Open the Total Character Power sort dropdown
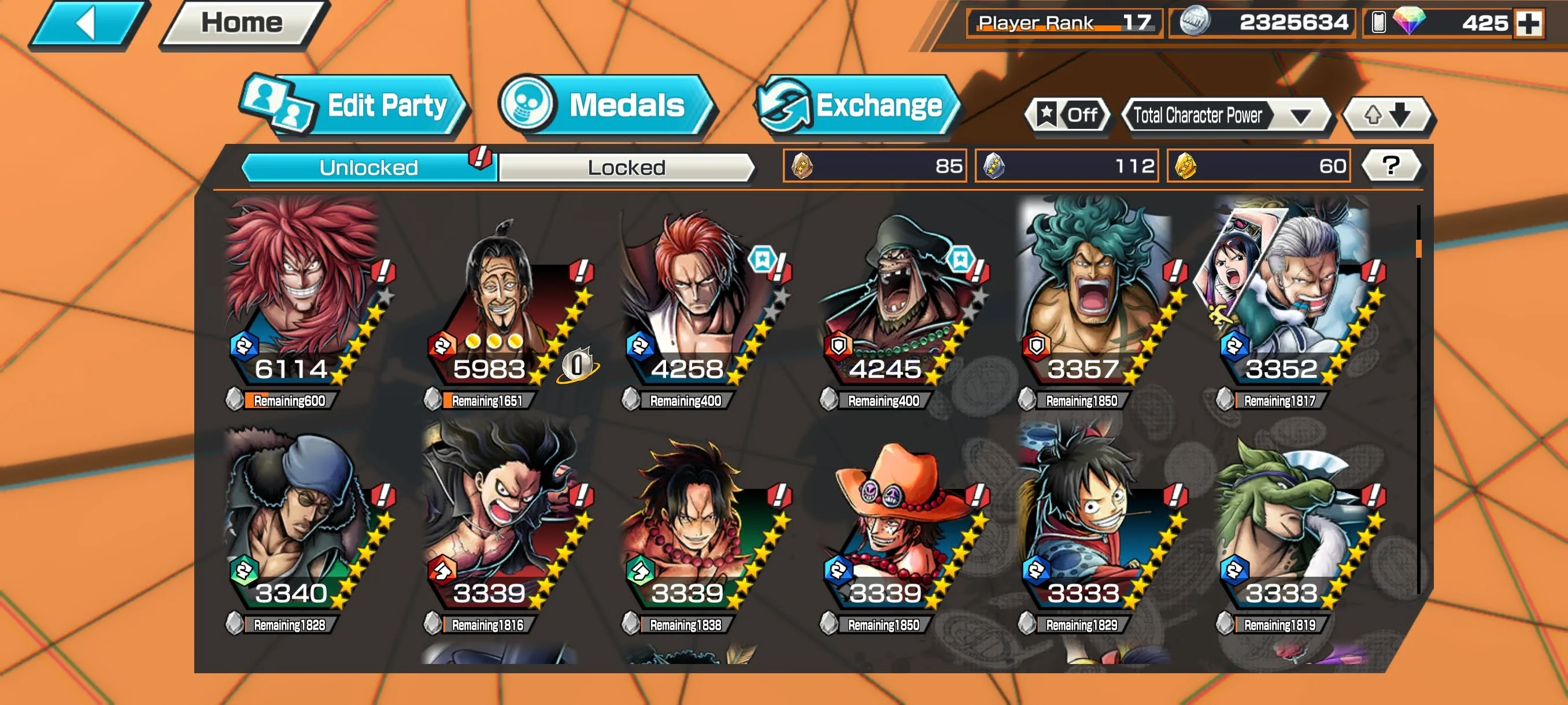Viewport: 1568px width, 705px height. tap(1227, 115)
